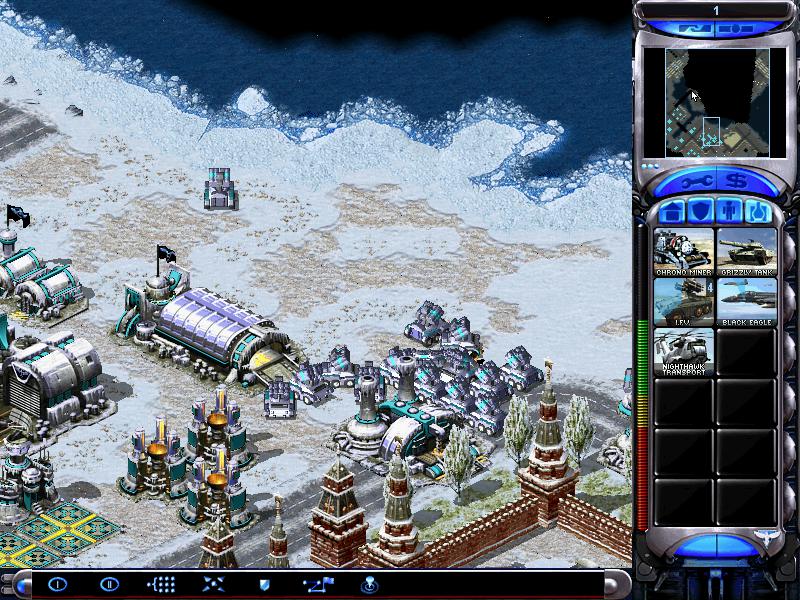Open the shield defenses build tab
This screenshot has width=800, height=600.
click(701, 212)
